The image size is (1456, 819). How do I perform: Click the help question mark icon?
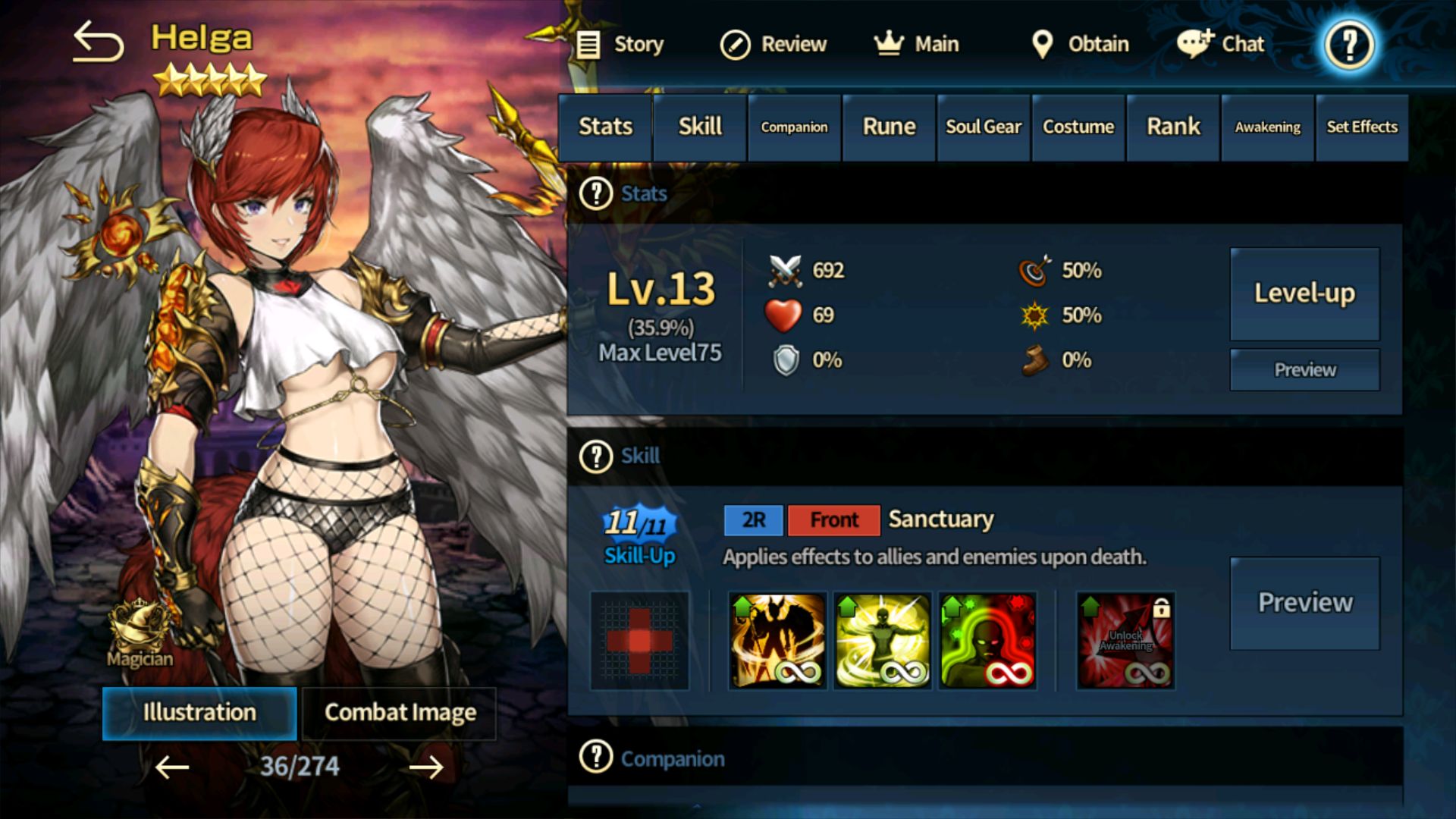(1348, 45)
